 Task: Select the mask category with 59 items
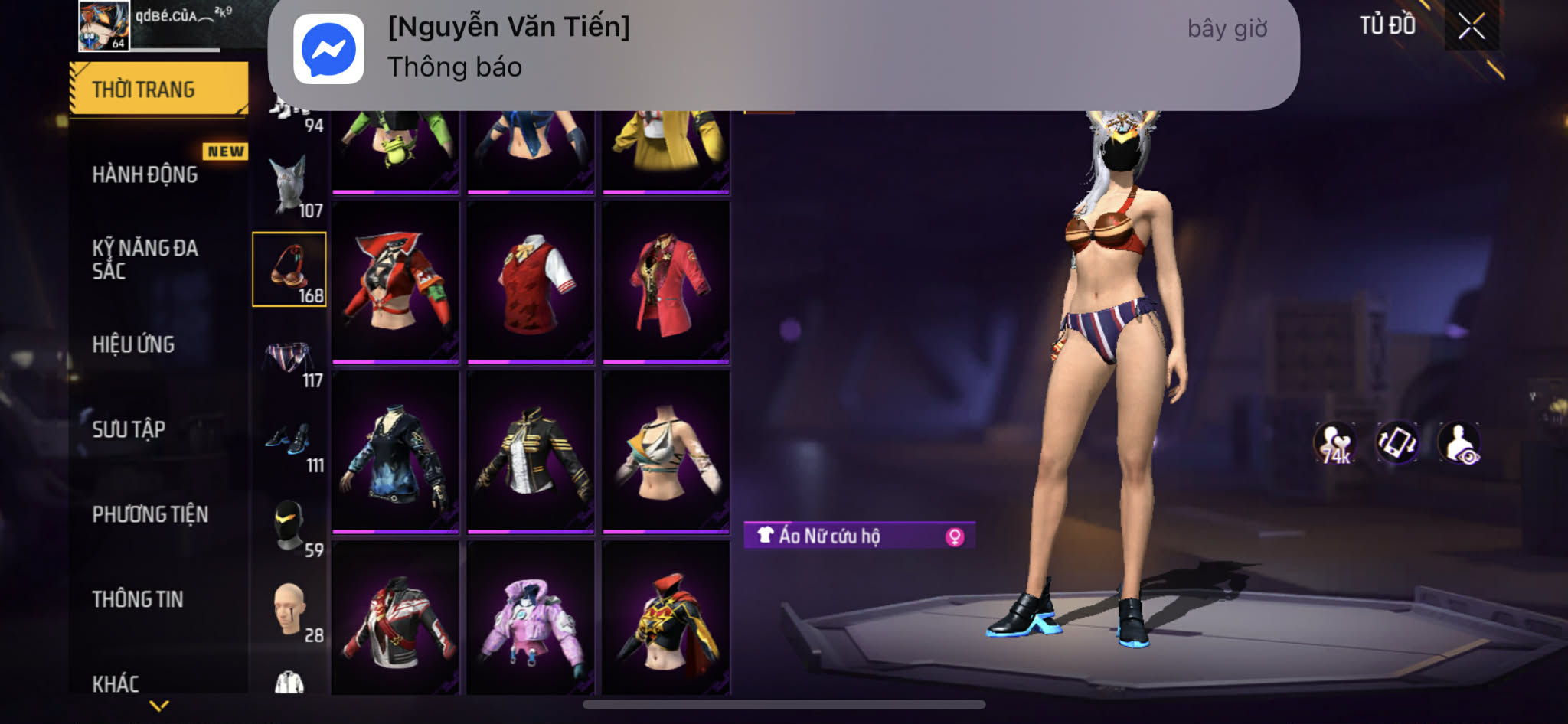289,528
